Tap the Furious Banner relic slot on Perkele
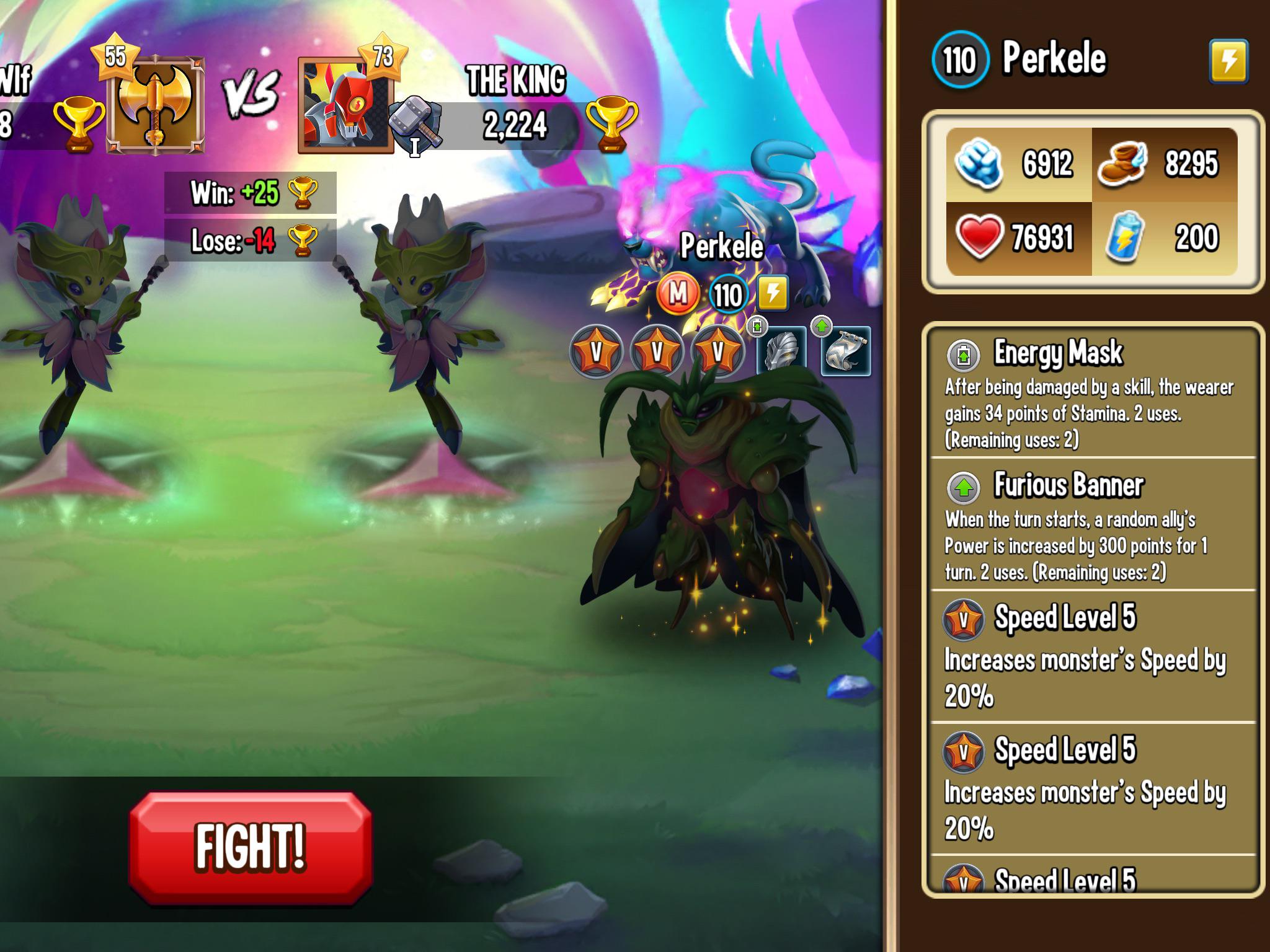 845,351
